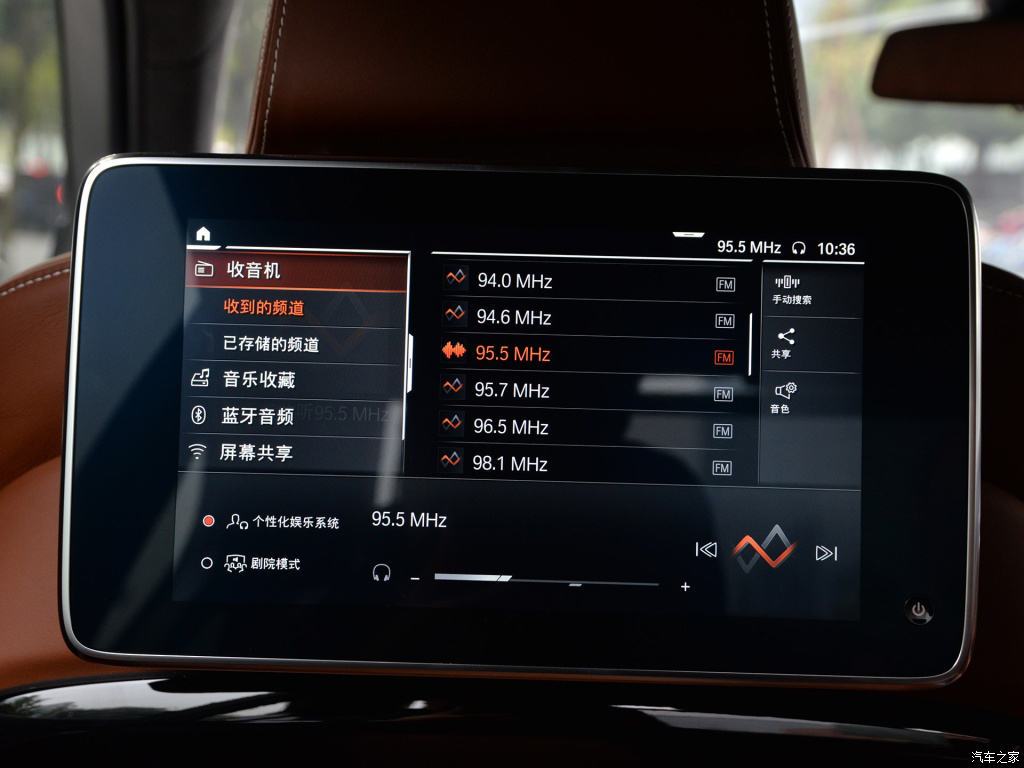Skip to the previous station
1024x768 pixels.
[x=706, y=550]
